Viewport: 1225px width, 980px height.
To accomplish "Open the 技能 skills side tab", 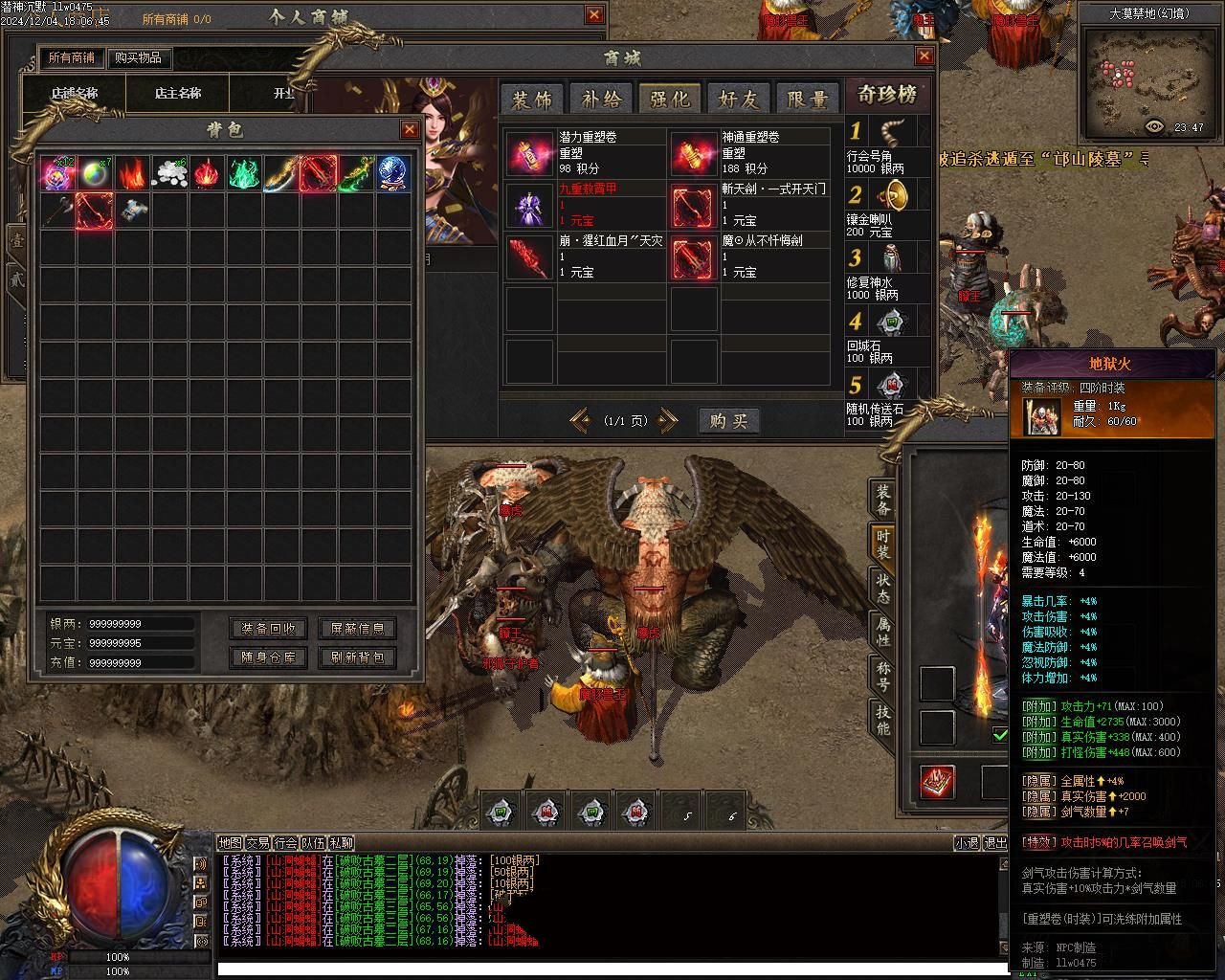I will [x=882, y=720].
